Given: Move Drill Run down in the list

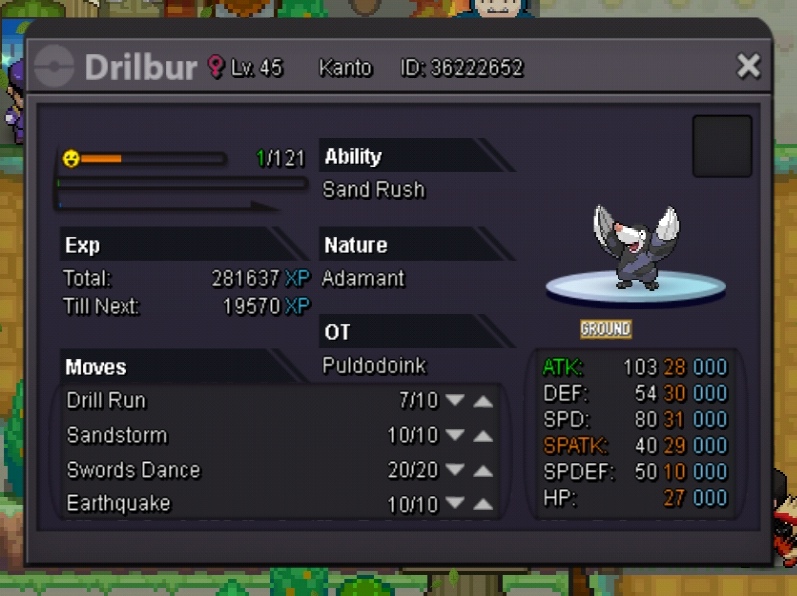Looking at the screenshot, I should click(455, 401).
